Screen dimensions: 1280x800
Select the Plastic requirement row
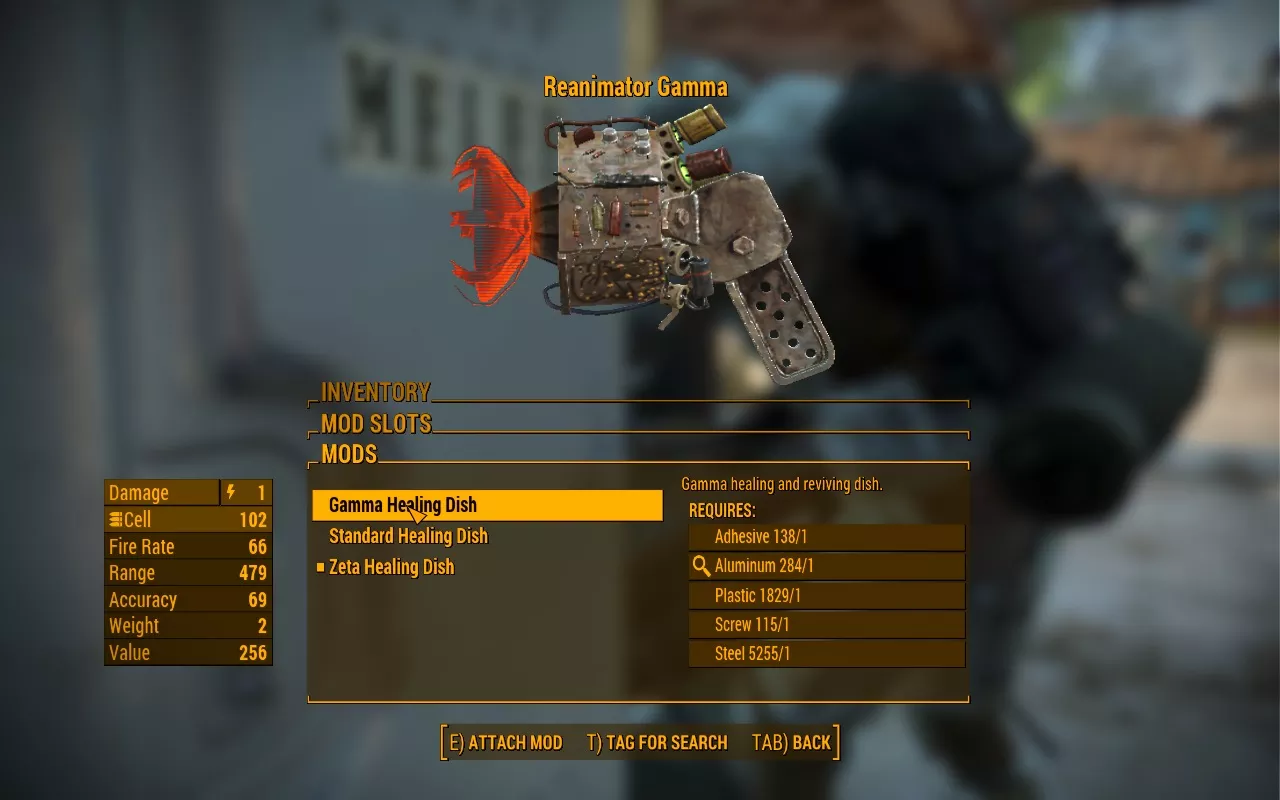(x=826, y=596)
